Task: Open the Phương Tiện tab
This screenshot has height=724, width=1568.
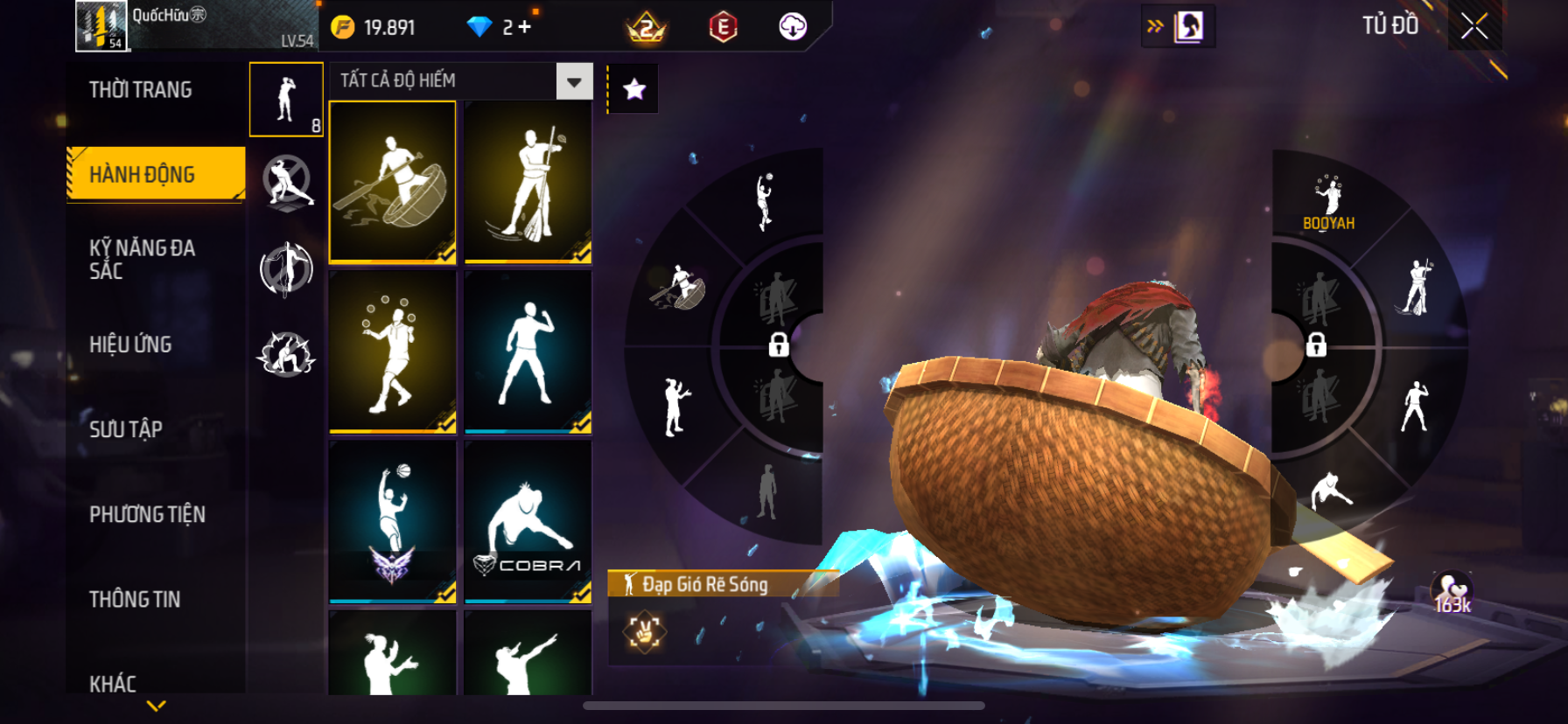Action: [147, 514]
